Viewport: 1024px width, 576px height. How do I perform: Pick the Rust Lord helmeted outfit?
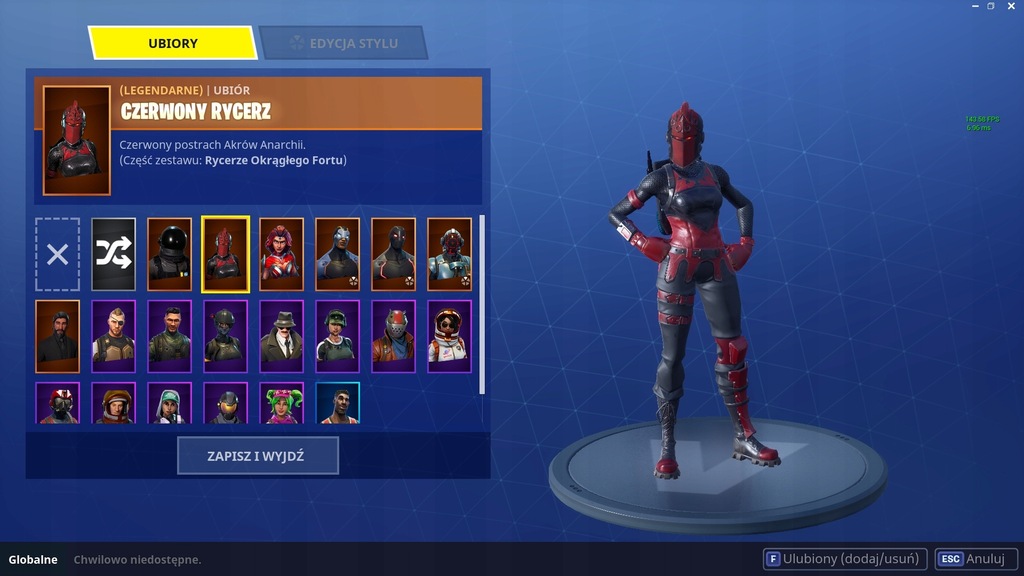tap(394, 336)
